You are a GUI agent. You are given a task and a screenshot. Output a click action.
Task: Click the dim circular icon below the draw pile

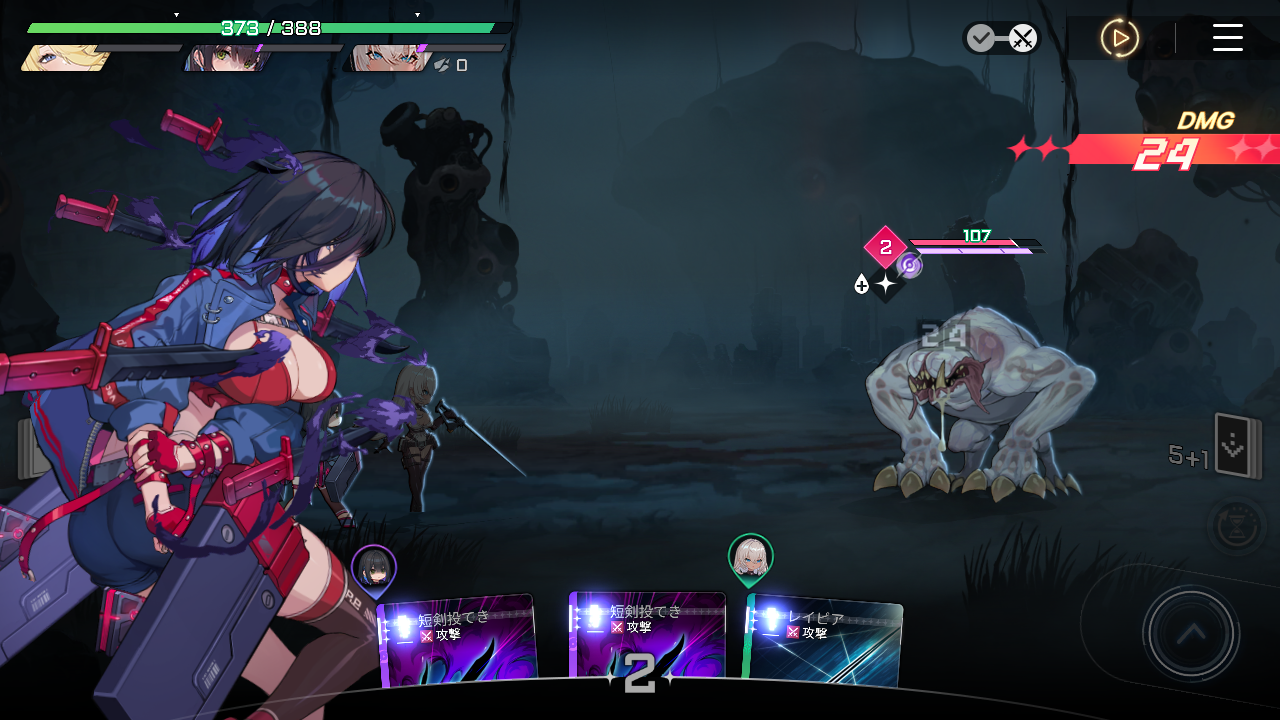(x=1237, y=525)
